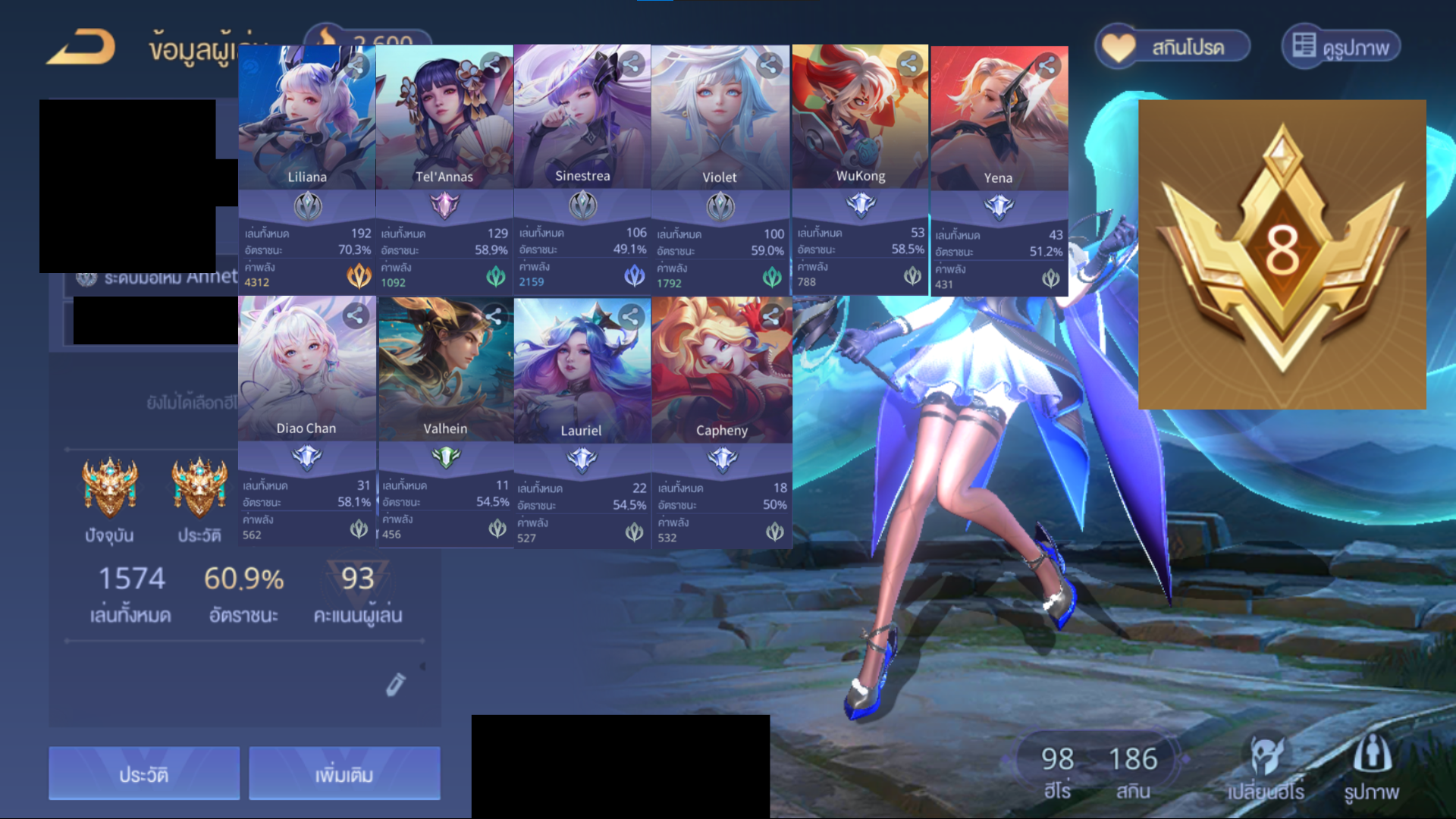This screenshot has width=1456, height=819.
Task: Pick the Capheny hero card
Action: 721,372
